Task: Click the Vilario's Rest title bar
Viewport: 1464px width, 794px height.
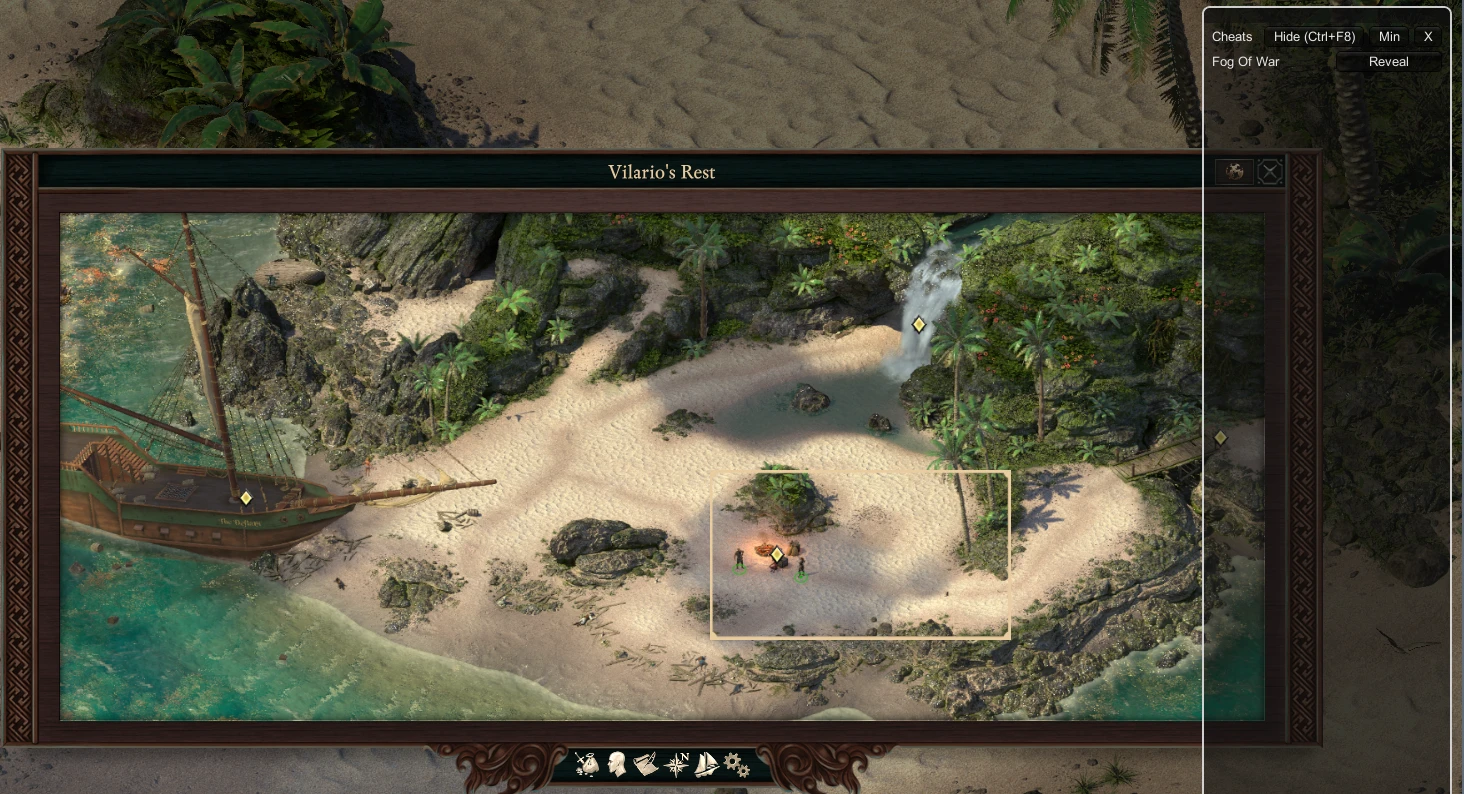Action: (x=663, y=171)
